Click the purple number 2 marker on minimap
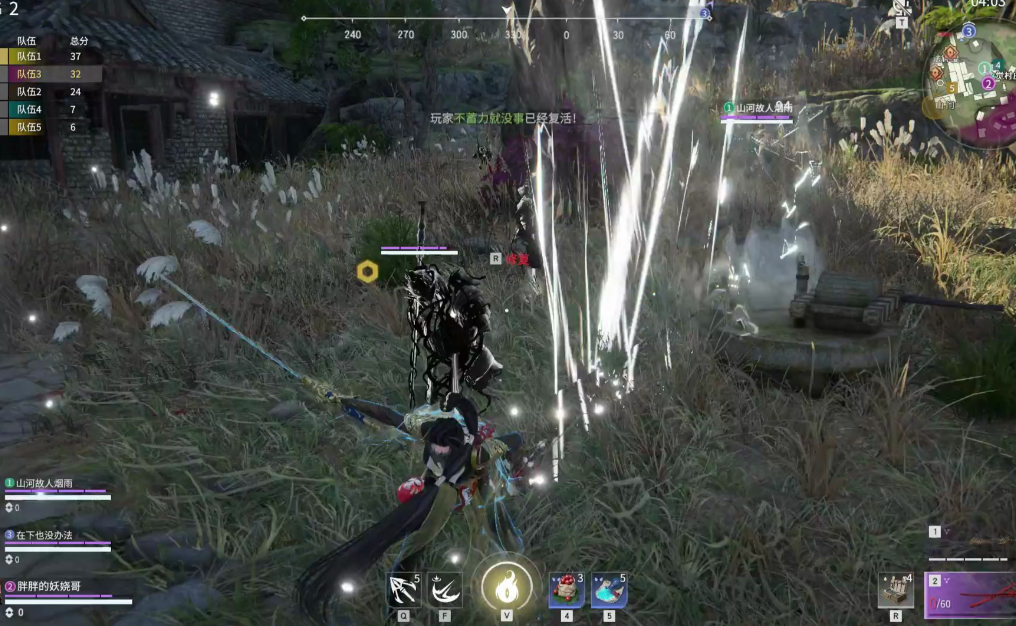The height and width of the screenshot is (626, 1016). (x=988, y=84)
